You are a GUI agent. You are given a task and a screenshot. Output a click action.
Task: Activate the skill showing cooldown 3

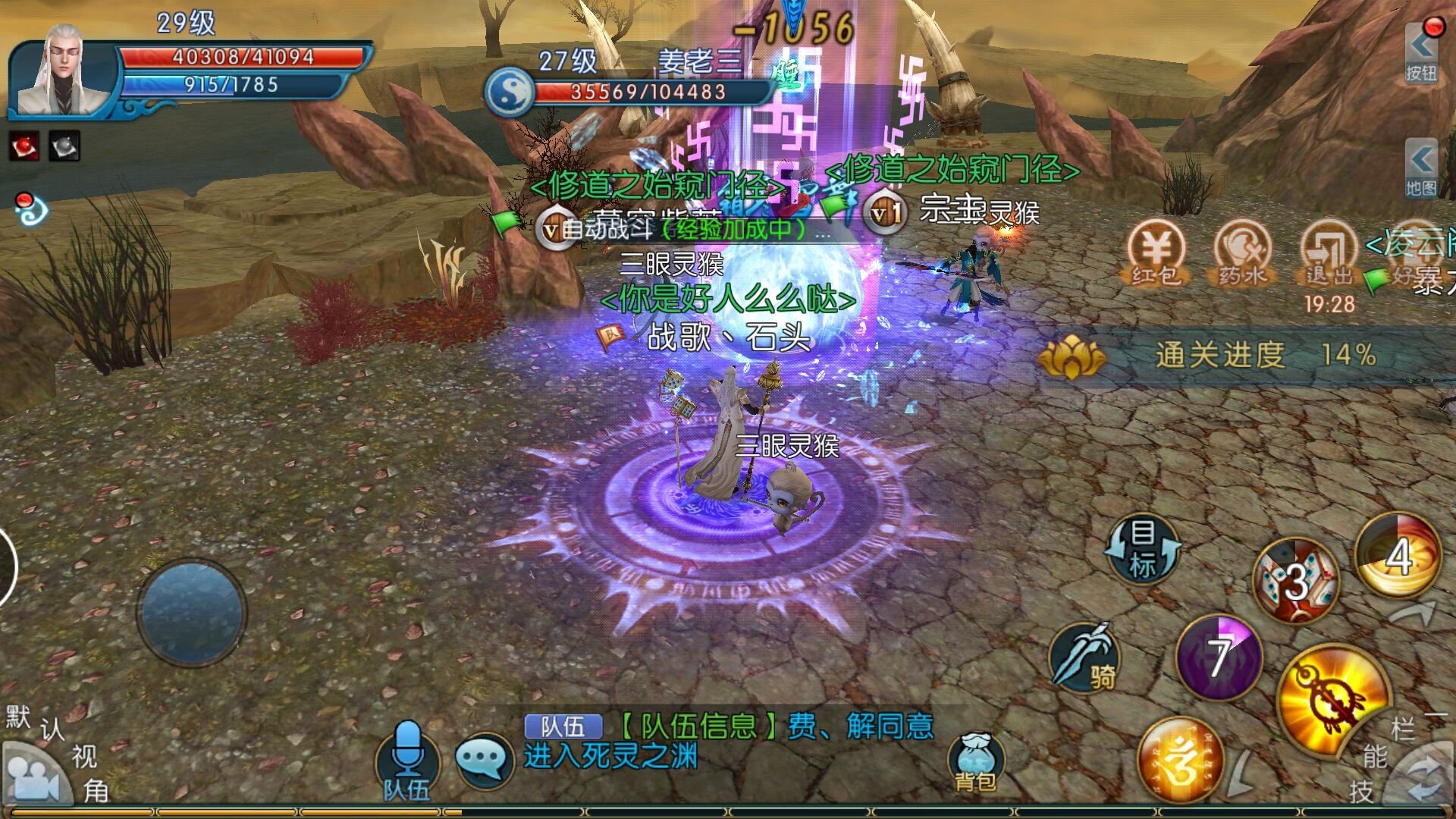[1295, 581]
